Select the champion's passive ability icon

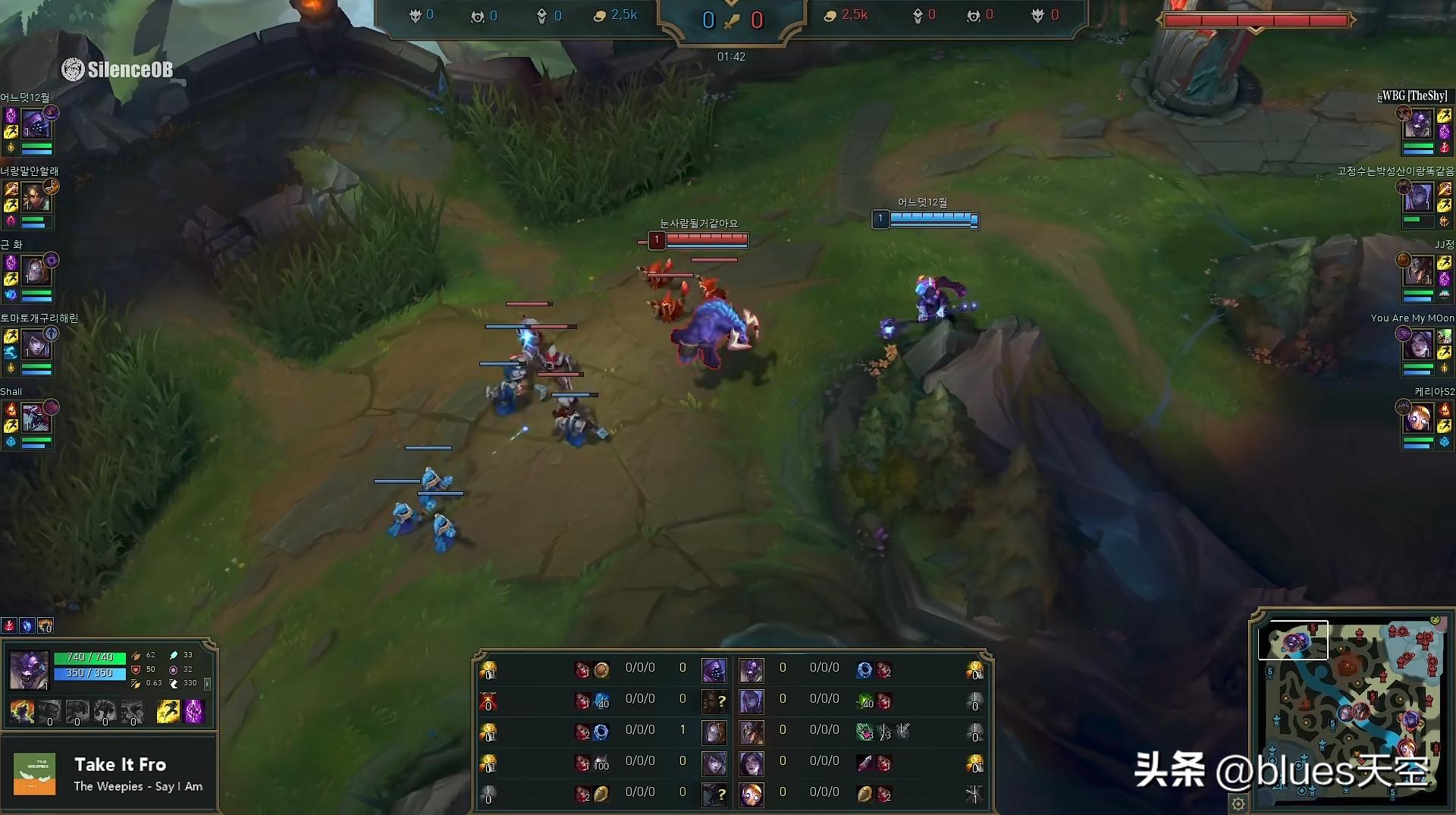tap(22, 712)
